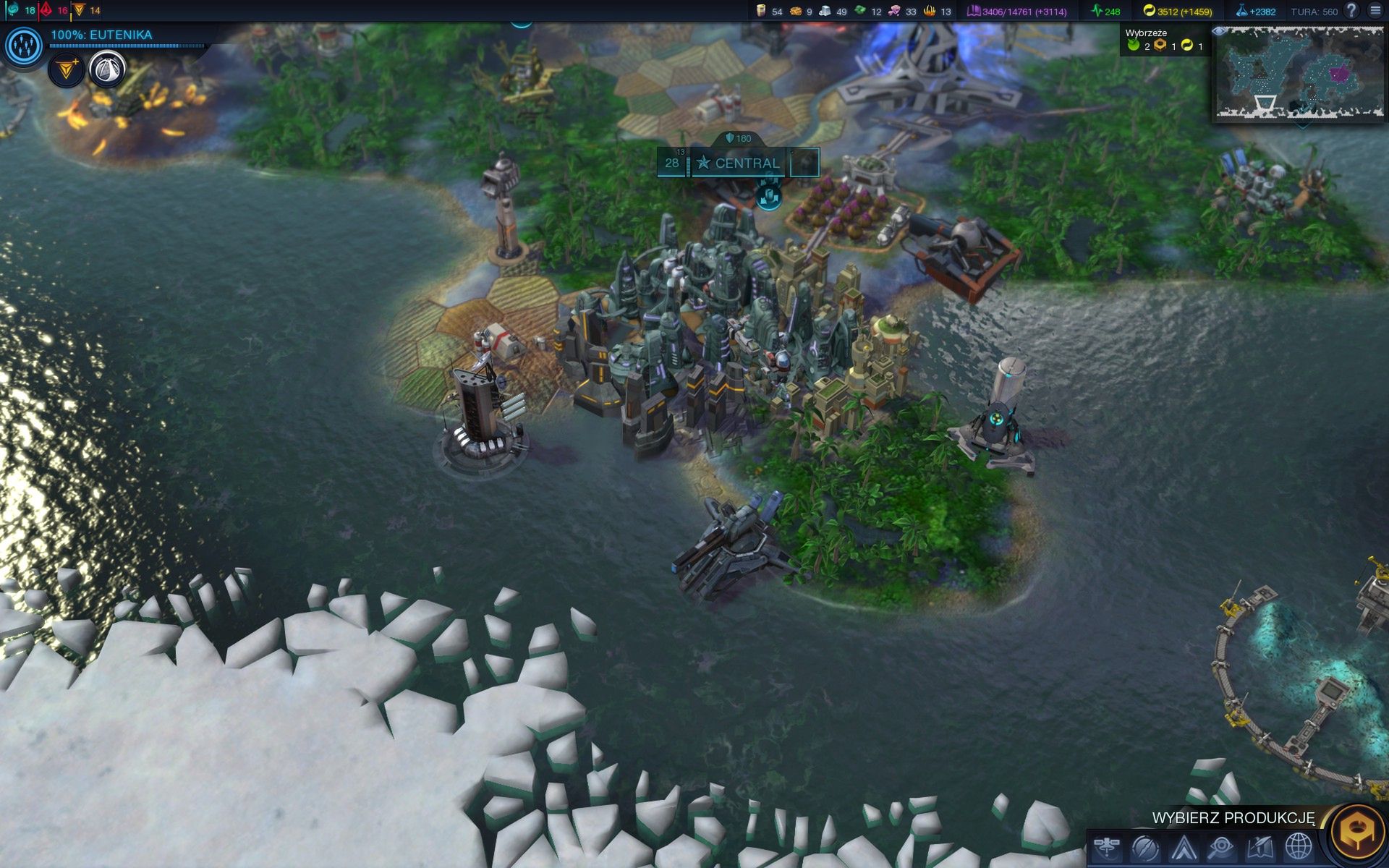Open the planet with slash overview icon
Image resolution: width=1389 pixels, height=868 pixels.
[x=1145, y=847]
